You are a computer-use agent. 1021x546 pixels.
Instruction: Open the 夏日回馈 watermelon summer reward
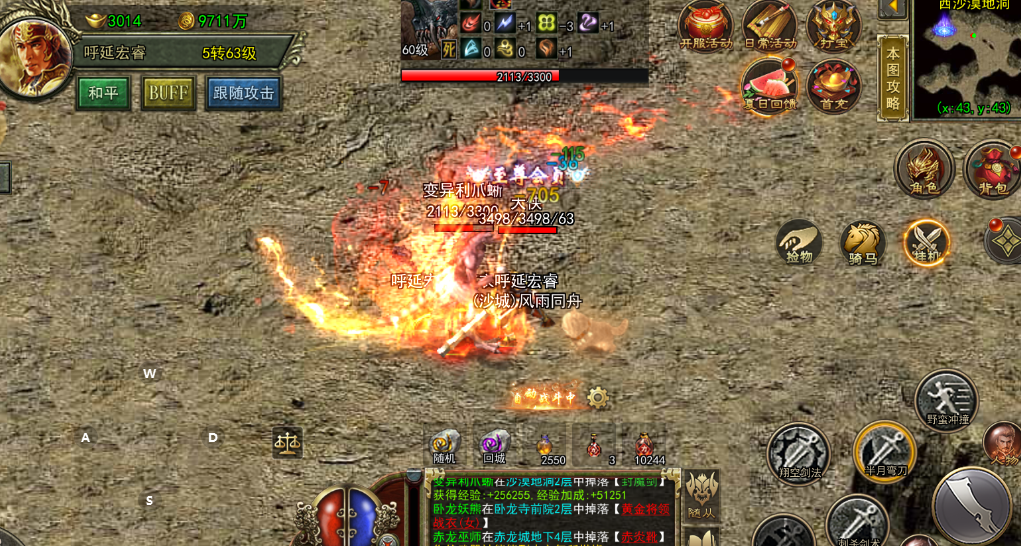769,85
